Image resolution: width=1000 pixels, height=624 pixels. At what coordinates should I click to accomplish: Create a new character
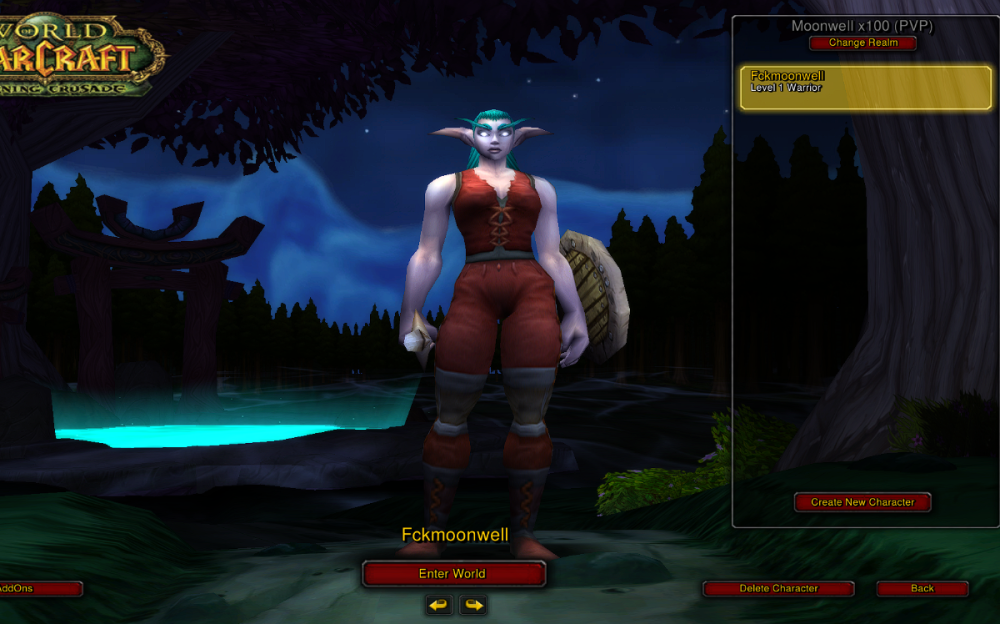pos(862,502)
